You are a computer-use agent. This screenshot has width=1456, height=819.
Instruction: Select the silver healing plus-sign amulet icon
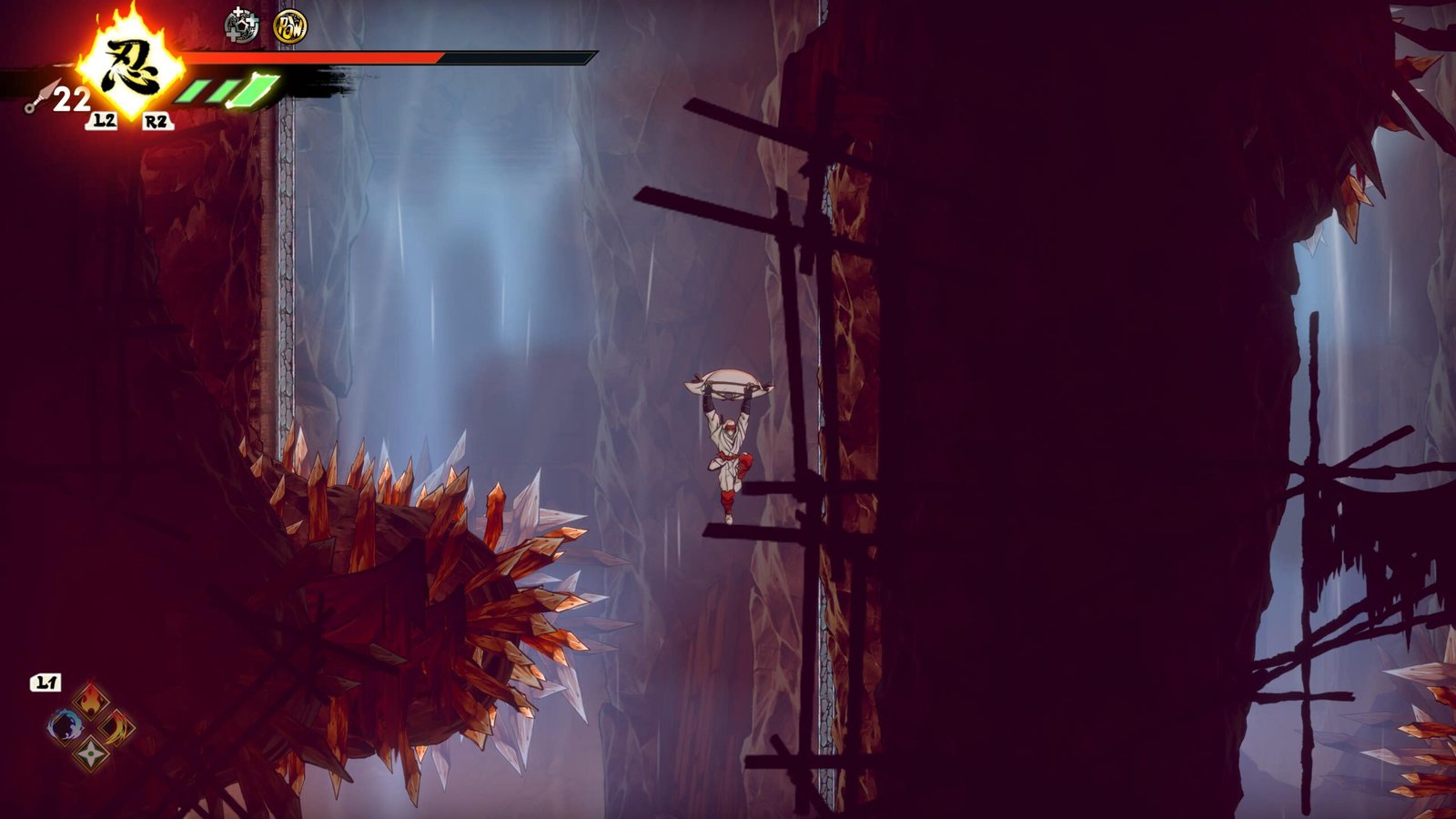point(241,25)
